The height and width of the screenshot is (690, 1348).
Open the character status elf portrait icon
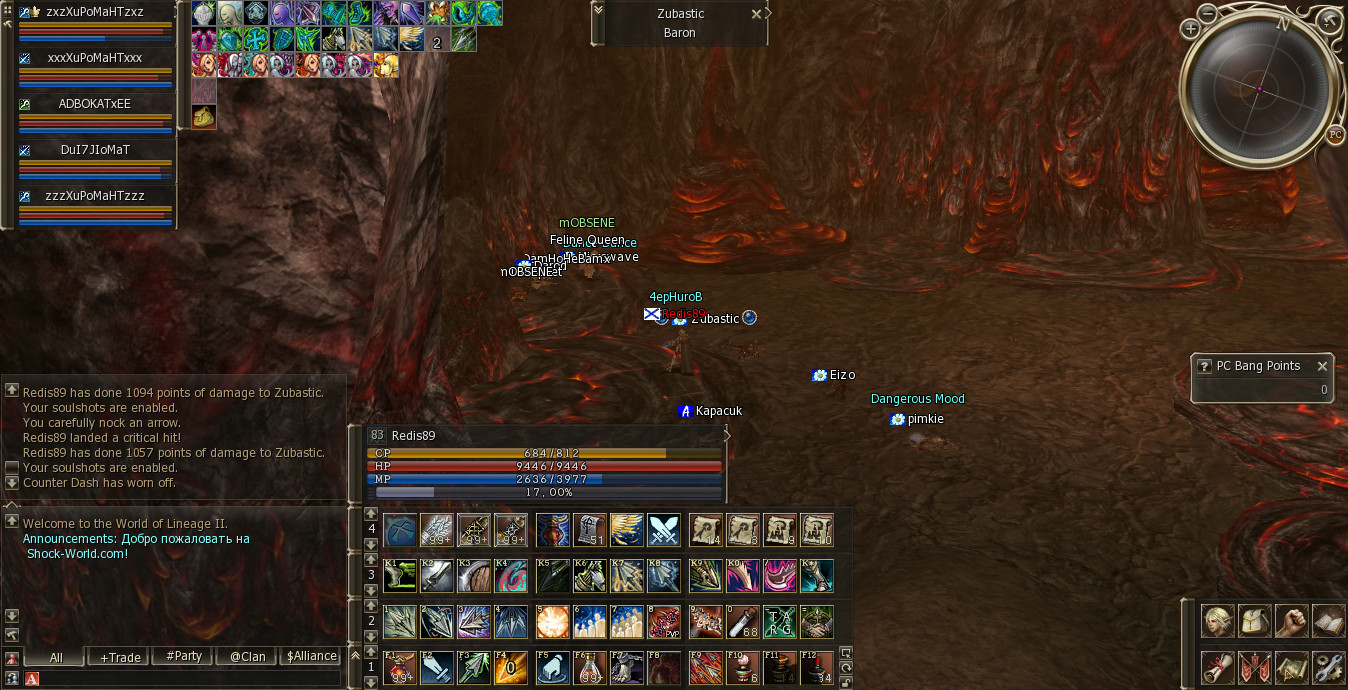click(1217, 621)
